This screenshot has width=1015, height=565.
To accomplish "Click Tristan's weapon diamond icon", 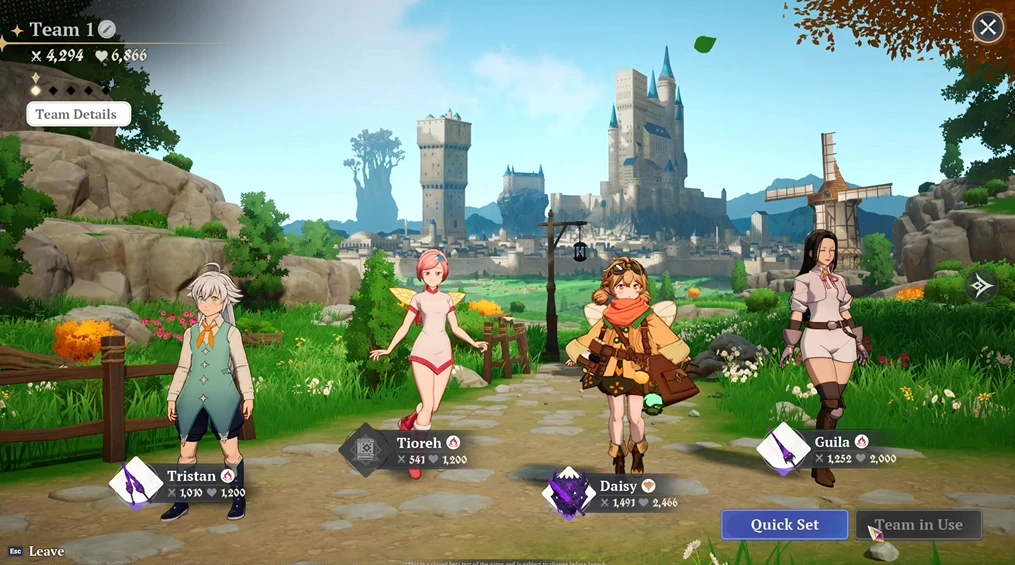I will [135, 484].
